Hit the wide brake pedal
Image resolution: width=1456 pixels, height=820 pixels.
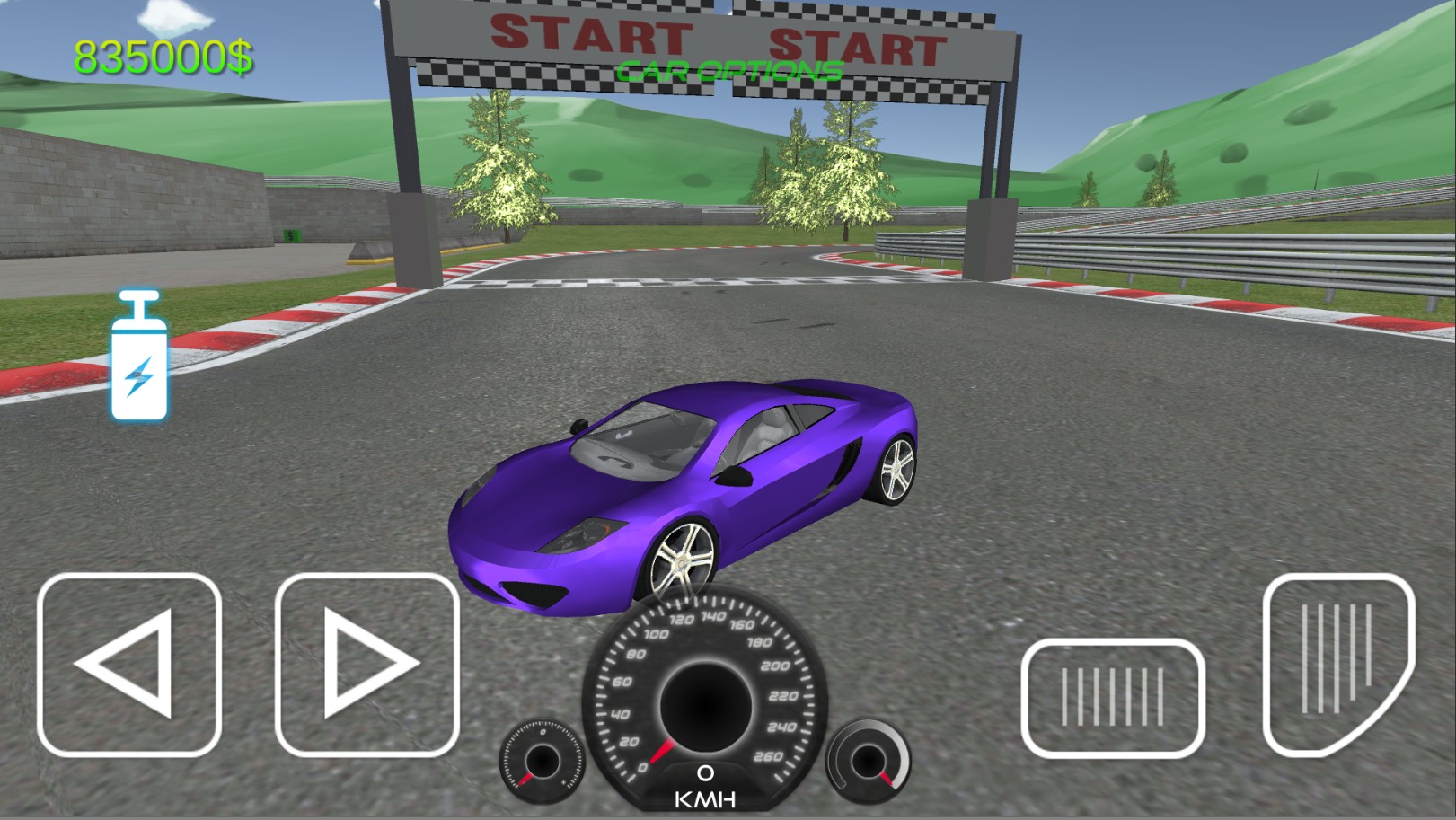click(1113, 697)
